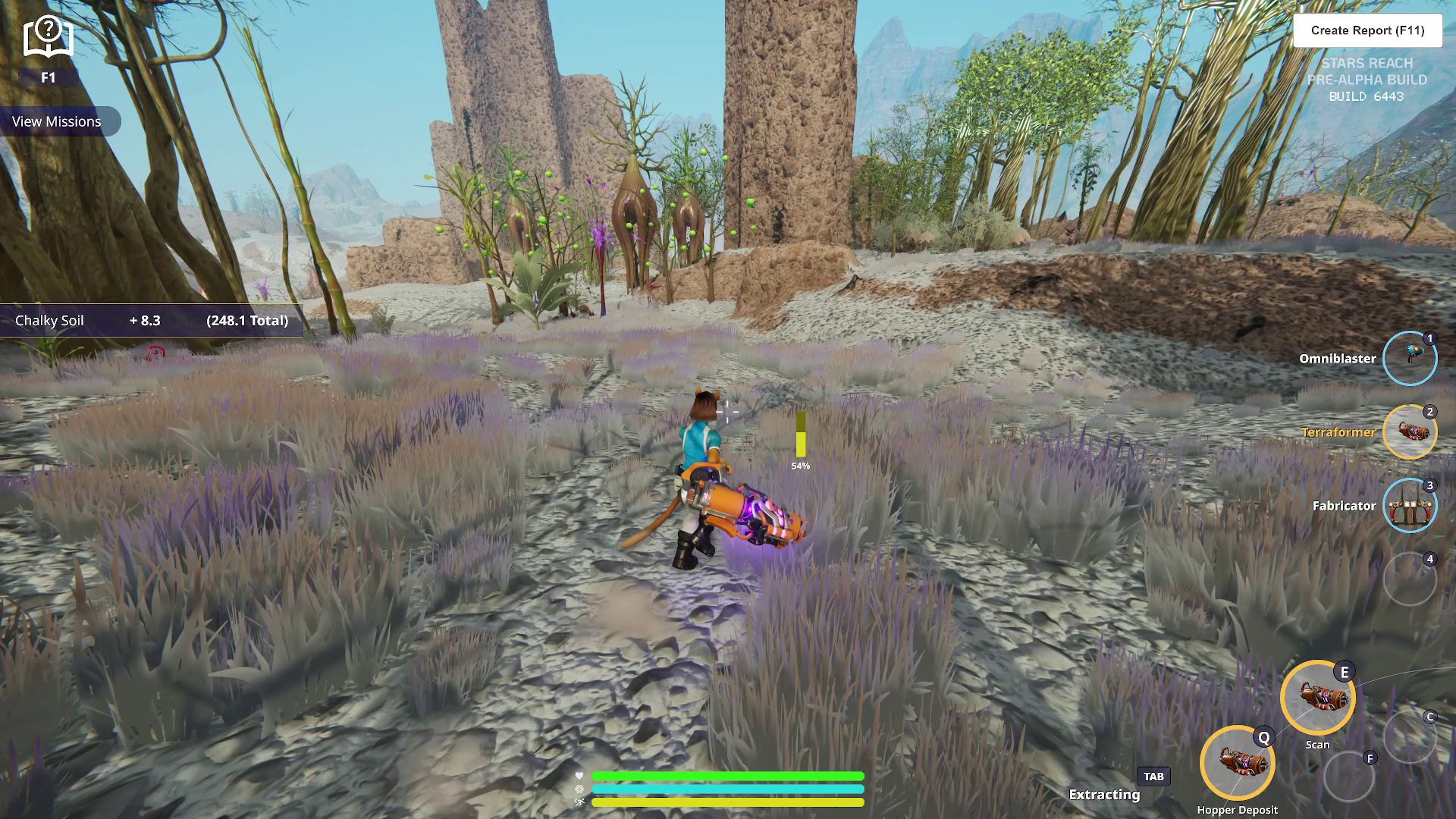1456x819 pixels.
Task: Click the Create Report button
Action: (1367, 30)
